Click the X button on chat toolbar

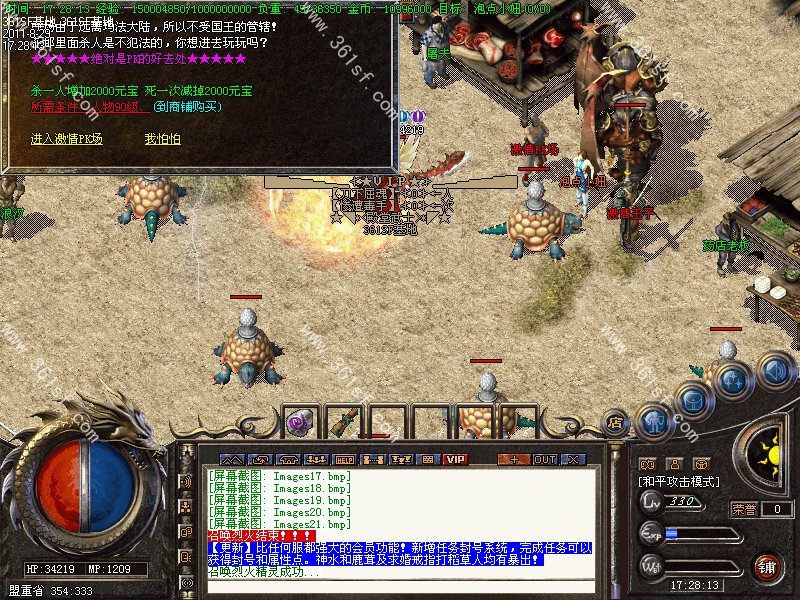click(573, 459)
